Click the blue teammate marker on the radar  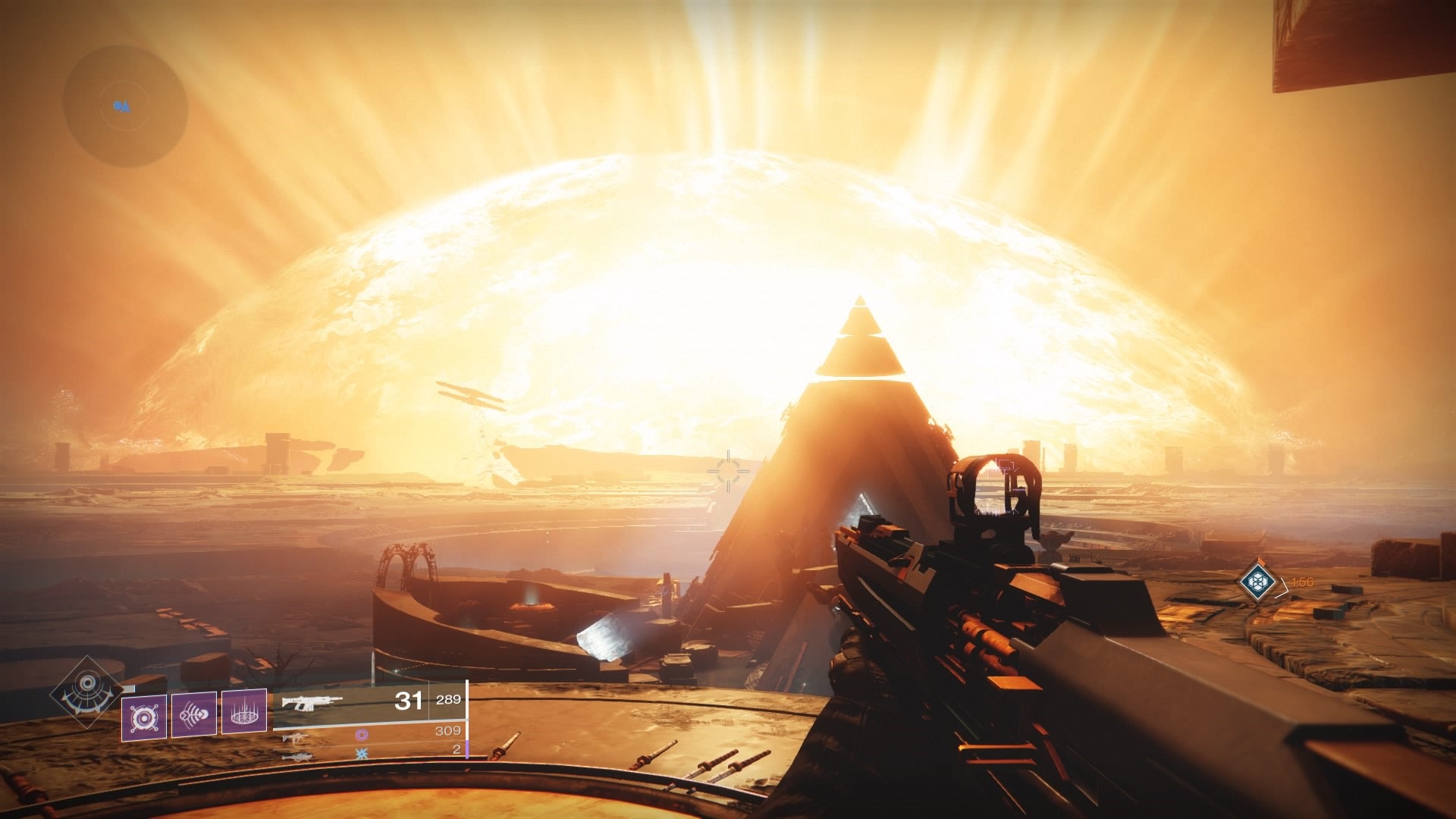coord(121,105)
